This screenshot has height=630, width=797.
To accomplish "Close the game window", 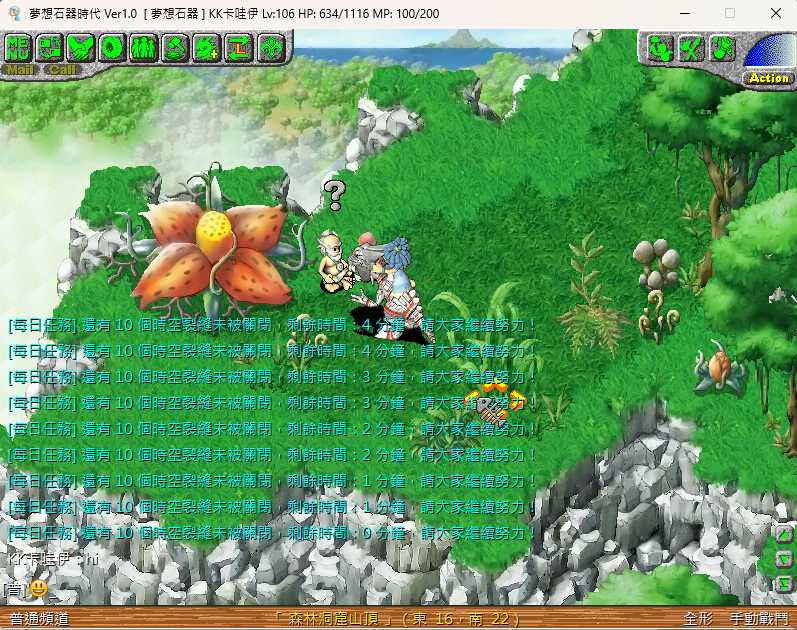I will [776, 13].
